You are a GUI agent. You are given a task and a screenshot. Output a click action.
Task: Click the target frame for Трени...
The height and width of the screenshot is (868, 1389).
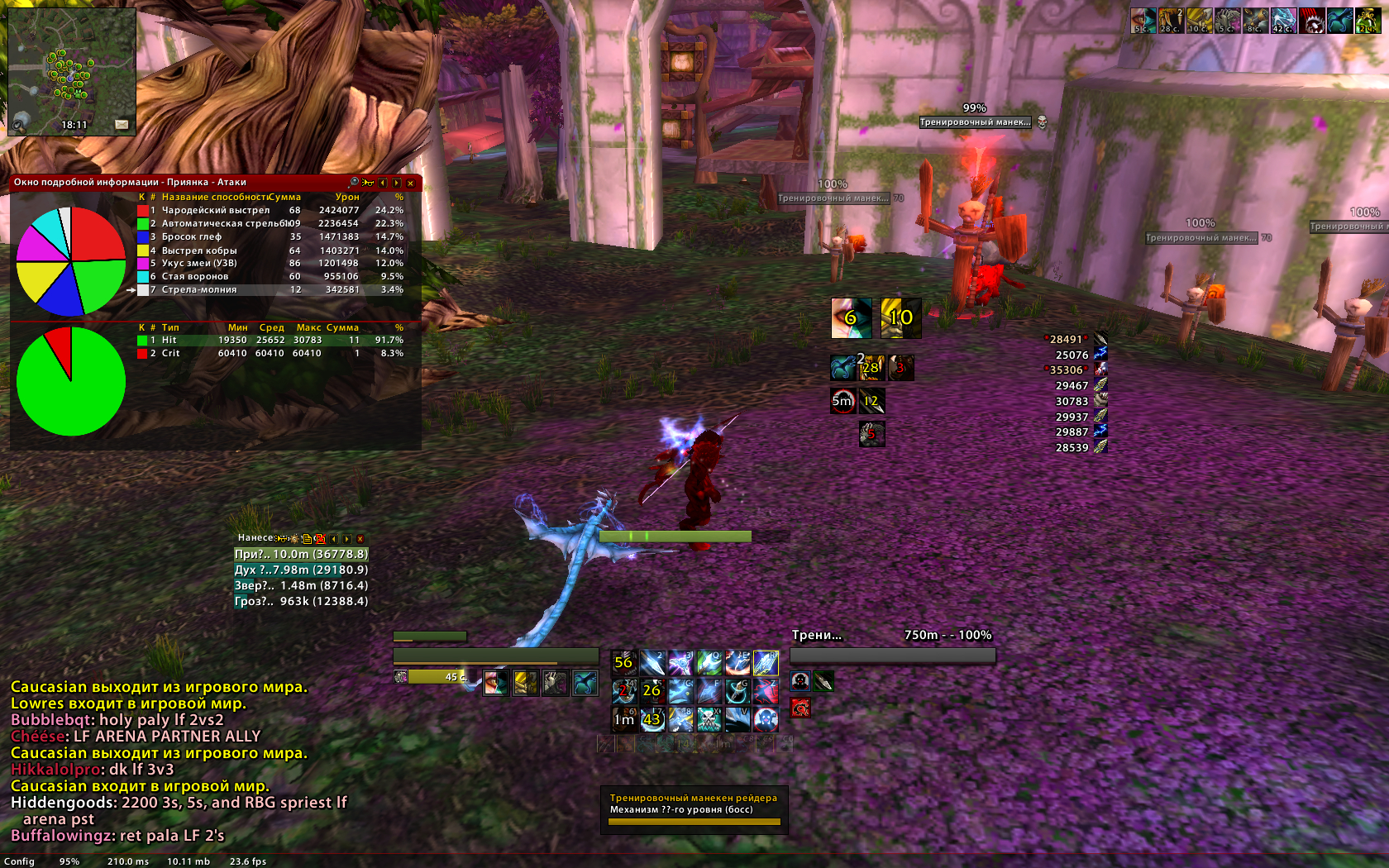(891, 646)
